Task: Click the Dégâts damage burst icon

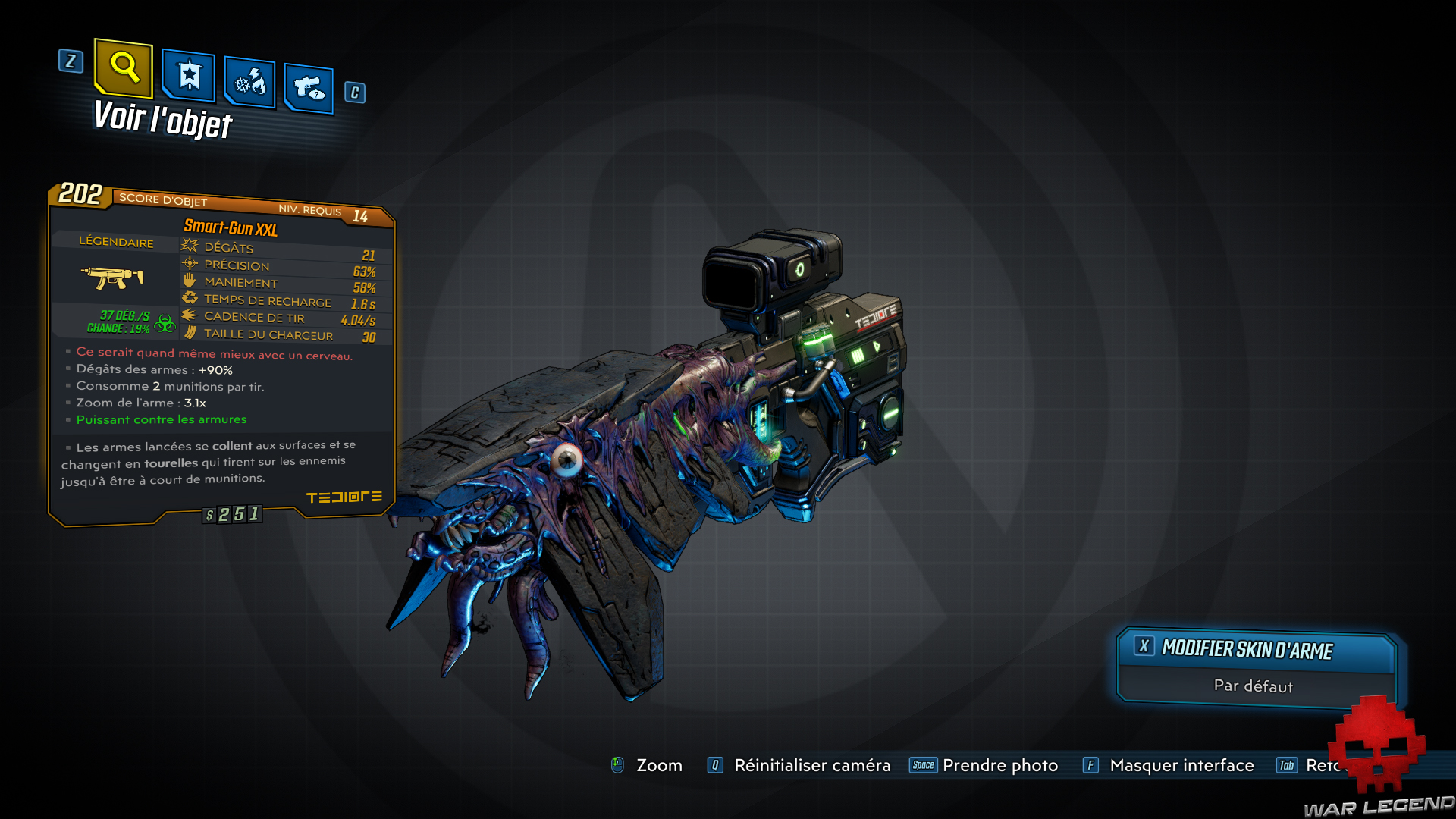Action: 188,244
